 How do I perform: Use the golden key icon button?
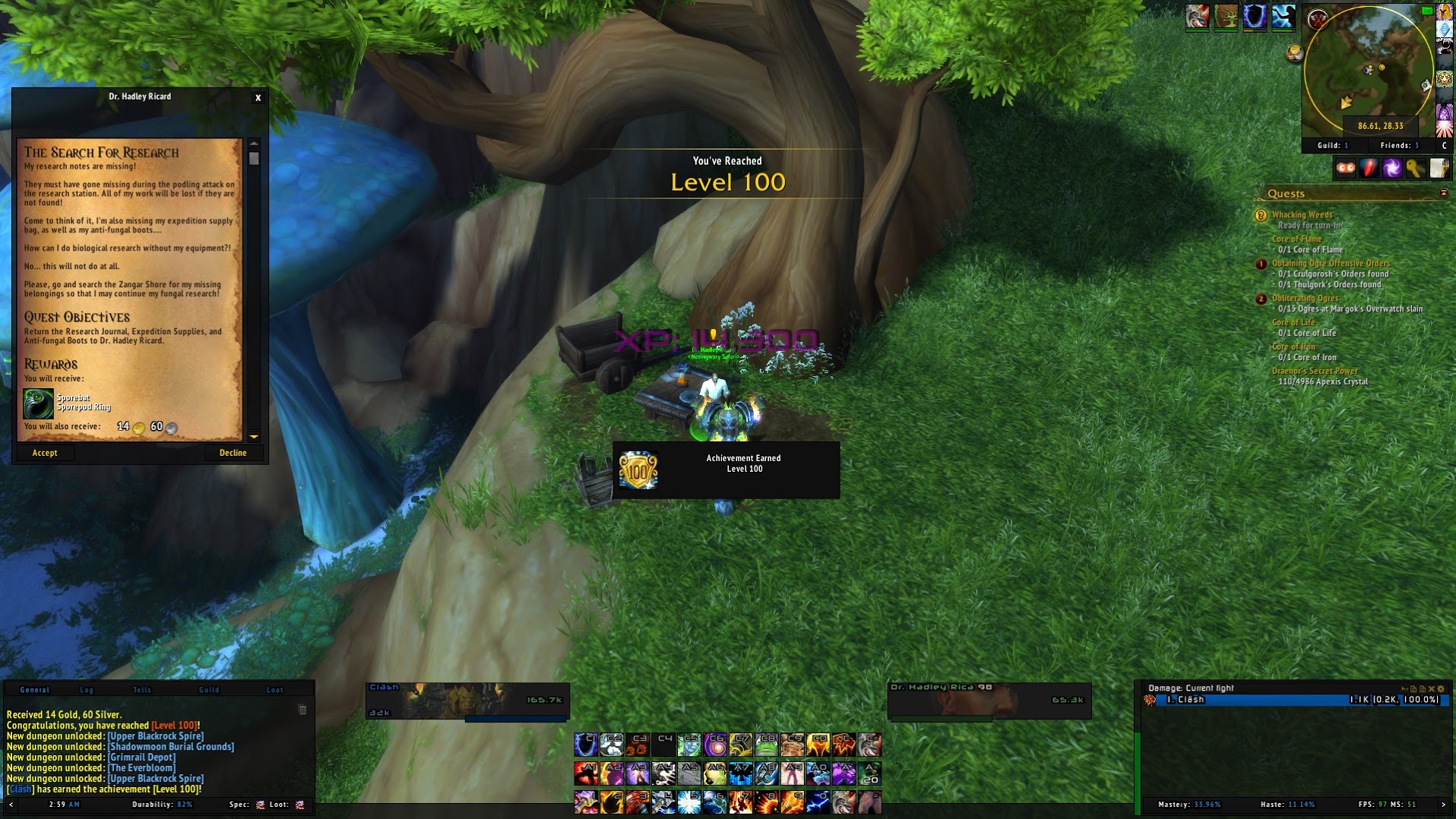[1415, 168]
